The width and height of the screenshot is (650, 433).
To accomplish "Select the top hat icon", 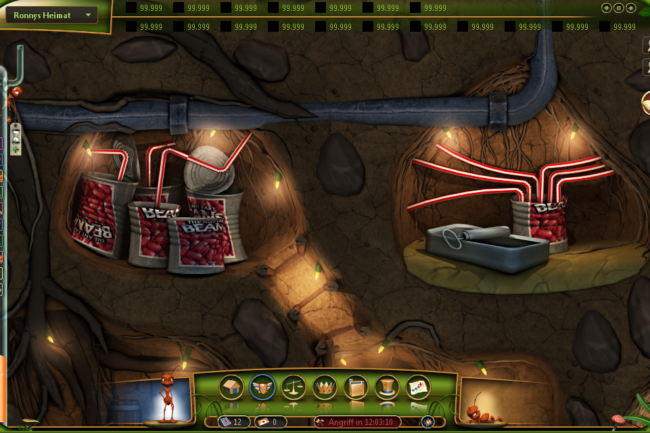I will tap(387, 387).
